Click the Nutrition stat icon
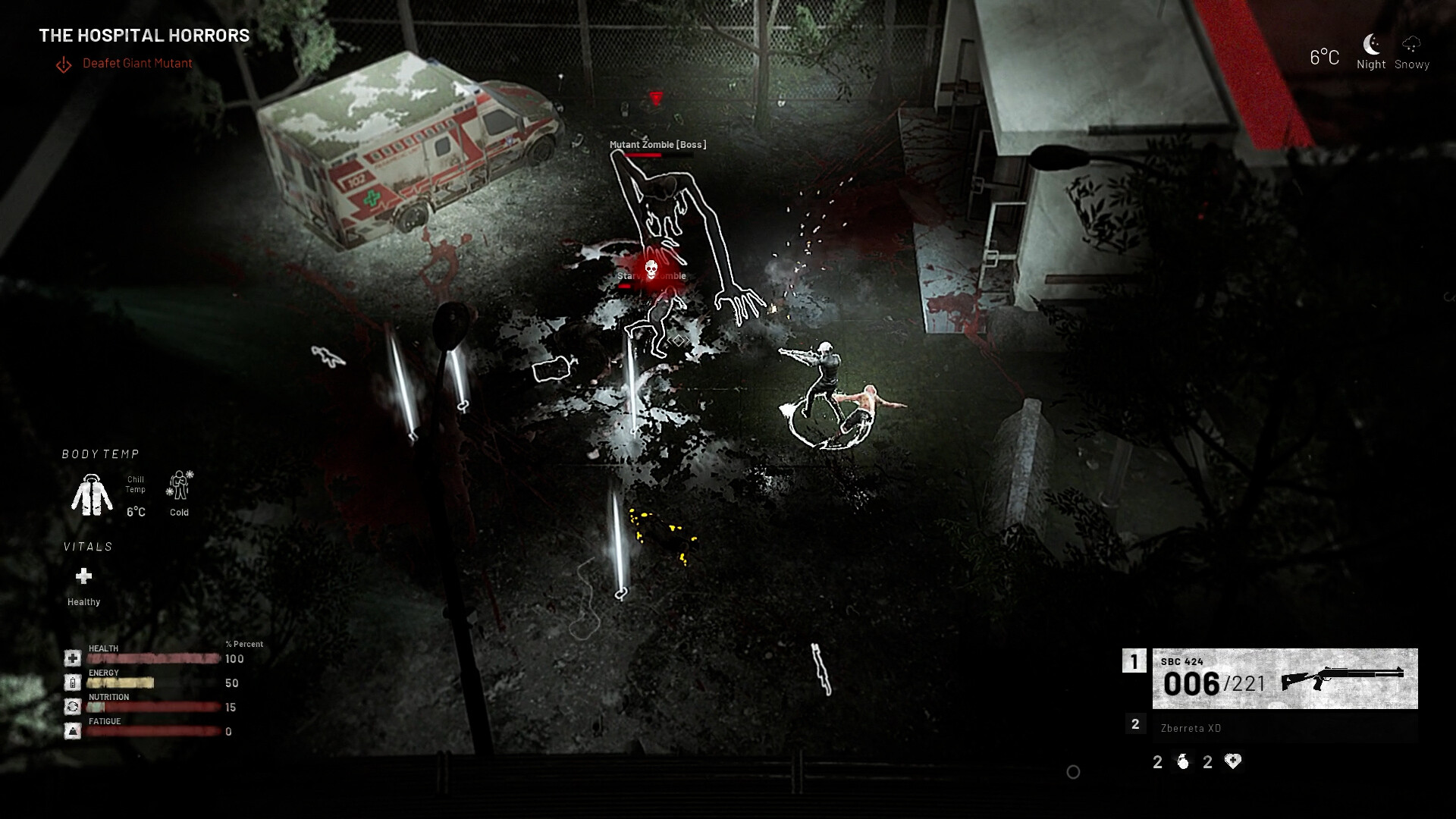Screen dimensions: 1456x819 [72, 706]
